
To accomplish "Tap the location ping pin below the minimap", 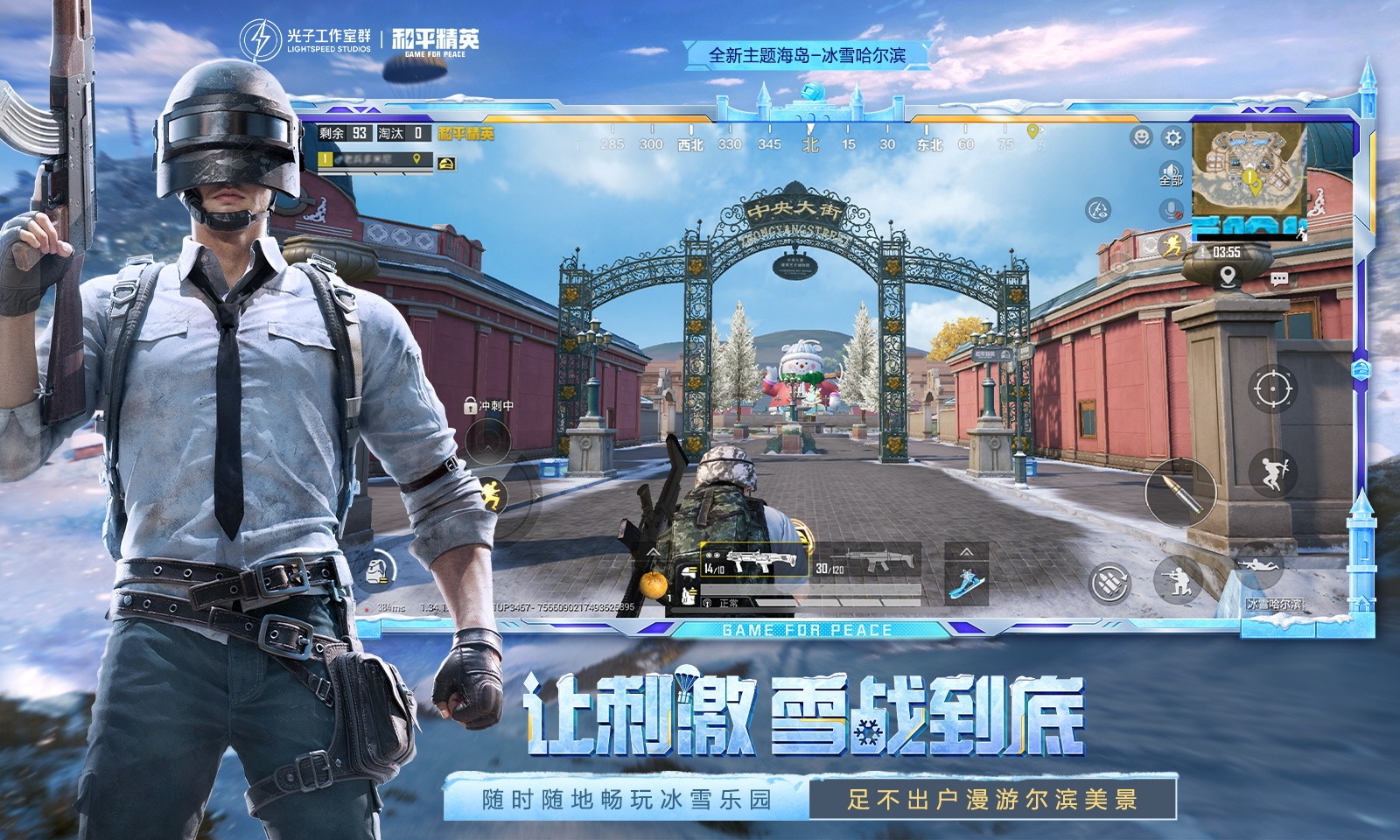I will click(1228, 277).
